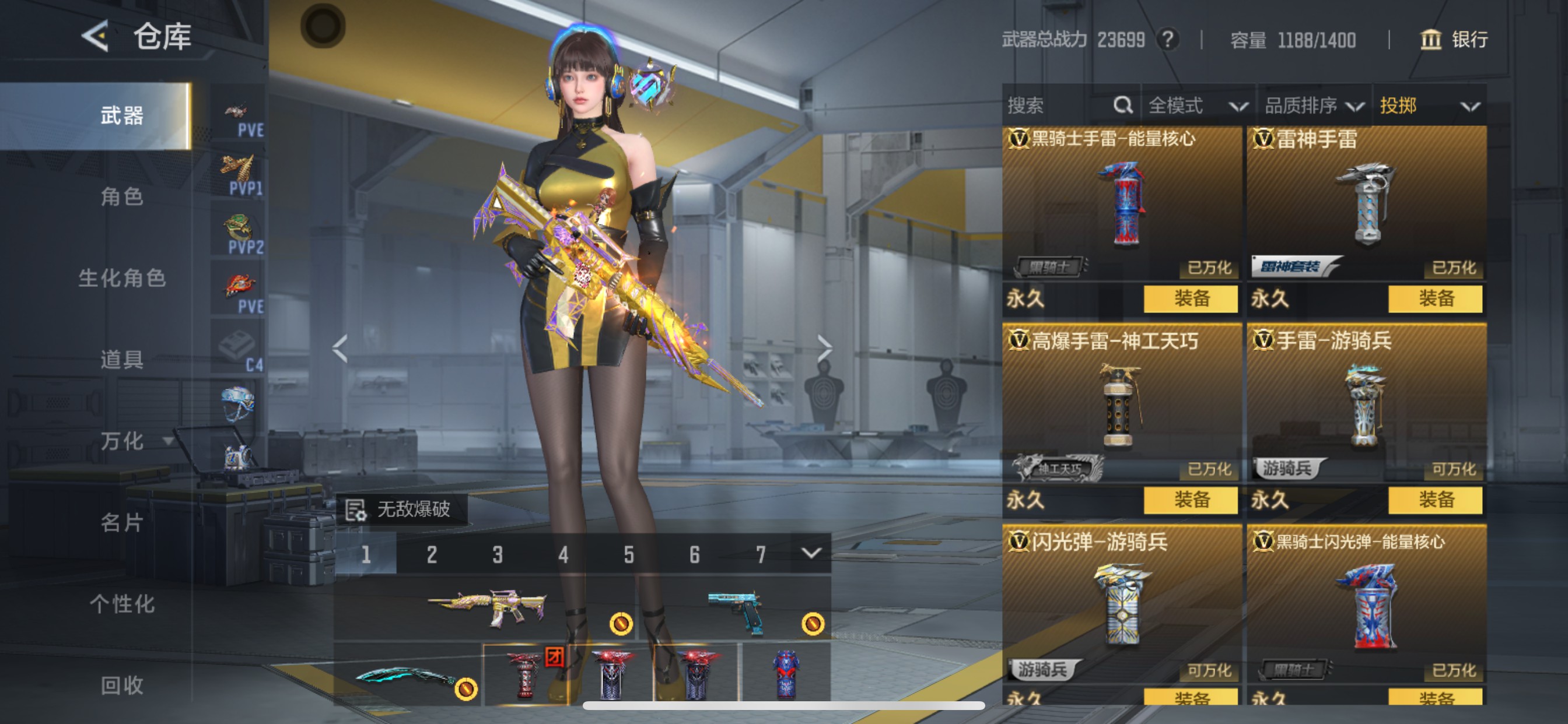The image size is (1568, 724).
Task: Open the 回收 section
Action: pyautogui.click(x=122, y=685)
